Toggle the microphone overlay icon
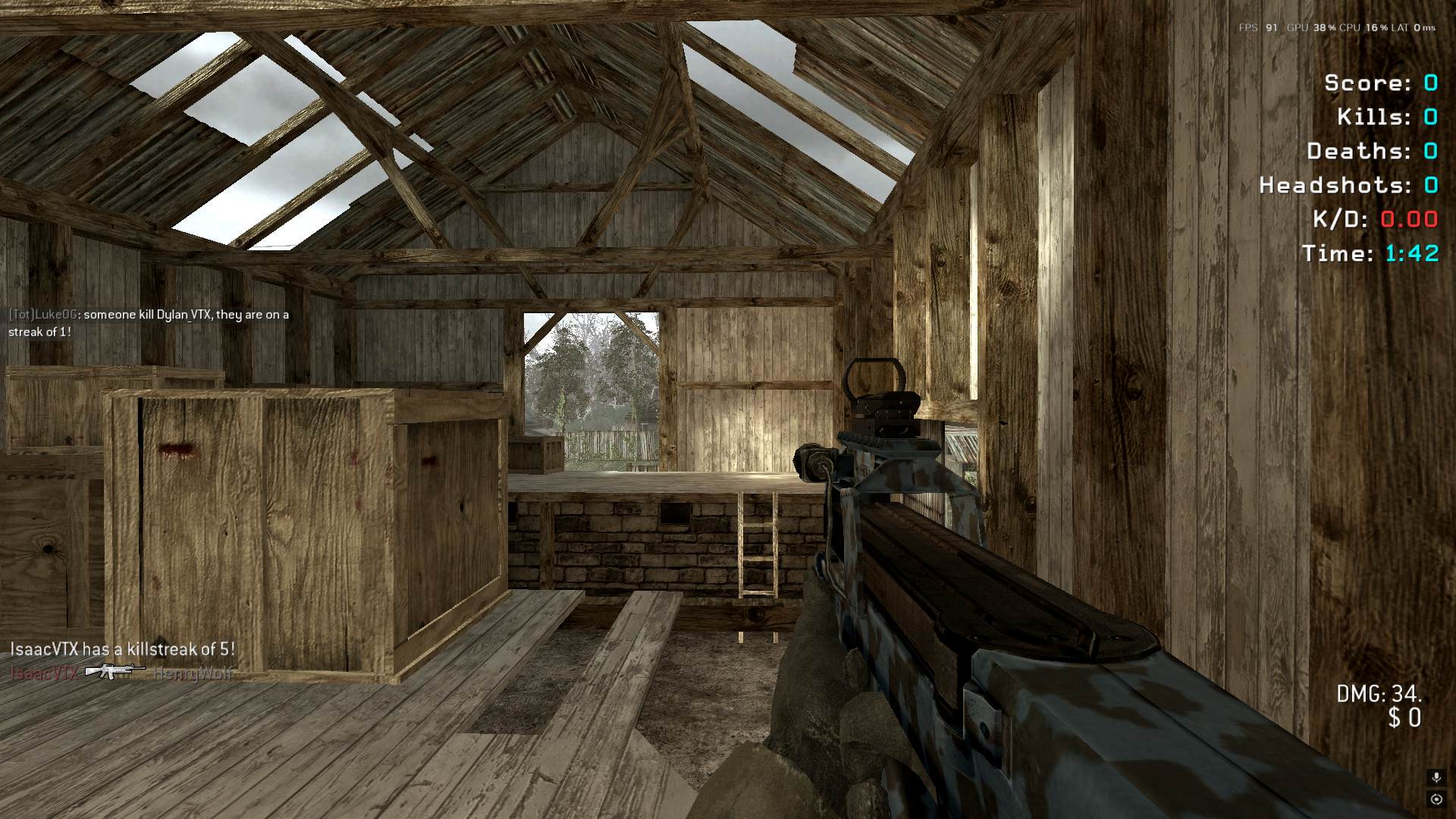 coord(1436,777)
